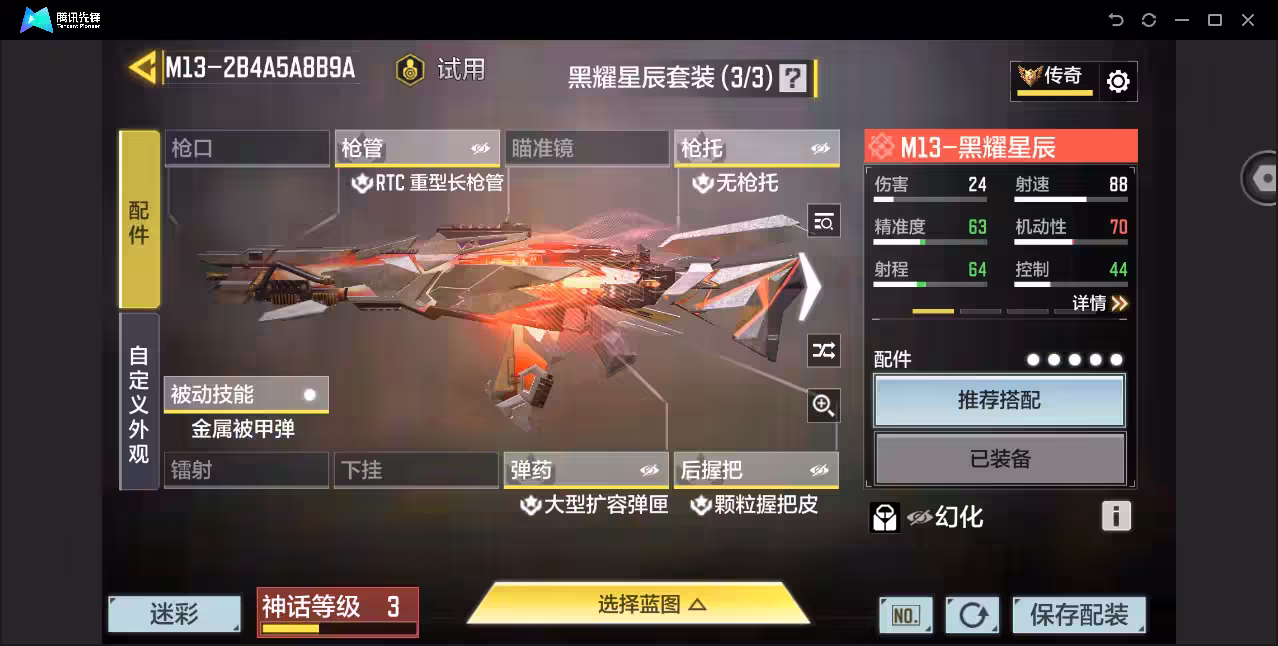Go back using the yellow arrow
This screenshot has height=646, width=1278.
coord(143,68)
